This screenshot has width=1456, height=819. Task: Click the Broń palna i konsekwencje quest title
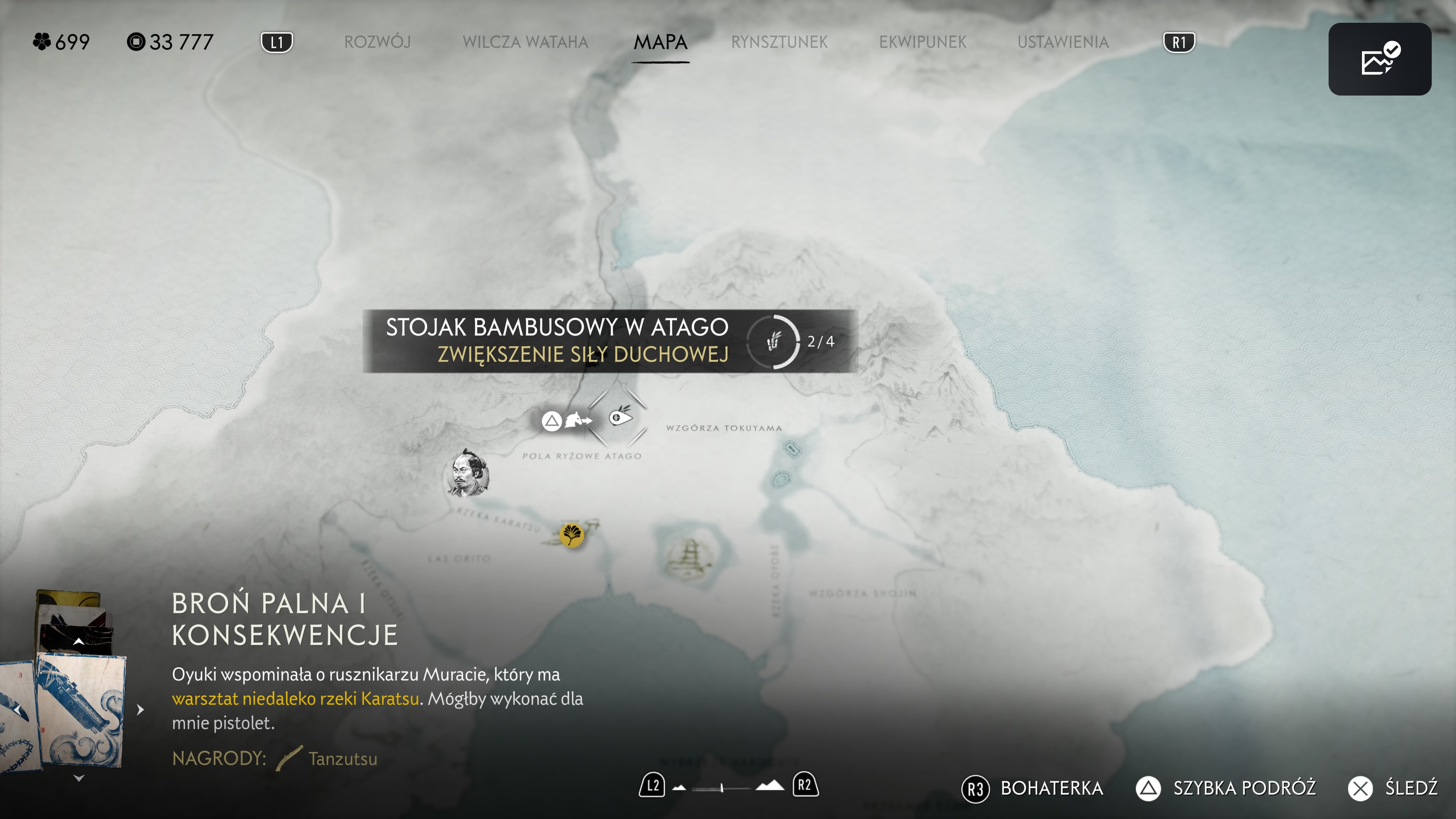click(285, 619)
